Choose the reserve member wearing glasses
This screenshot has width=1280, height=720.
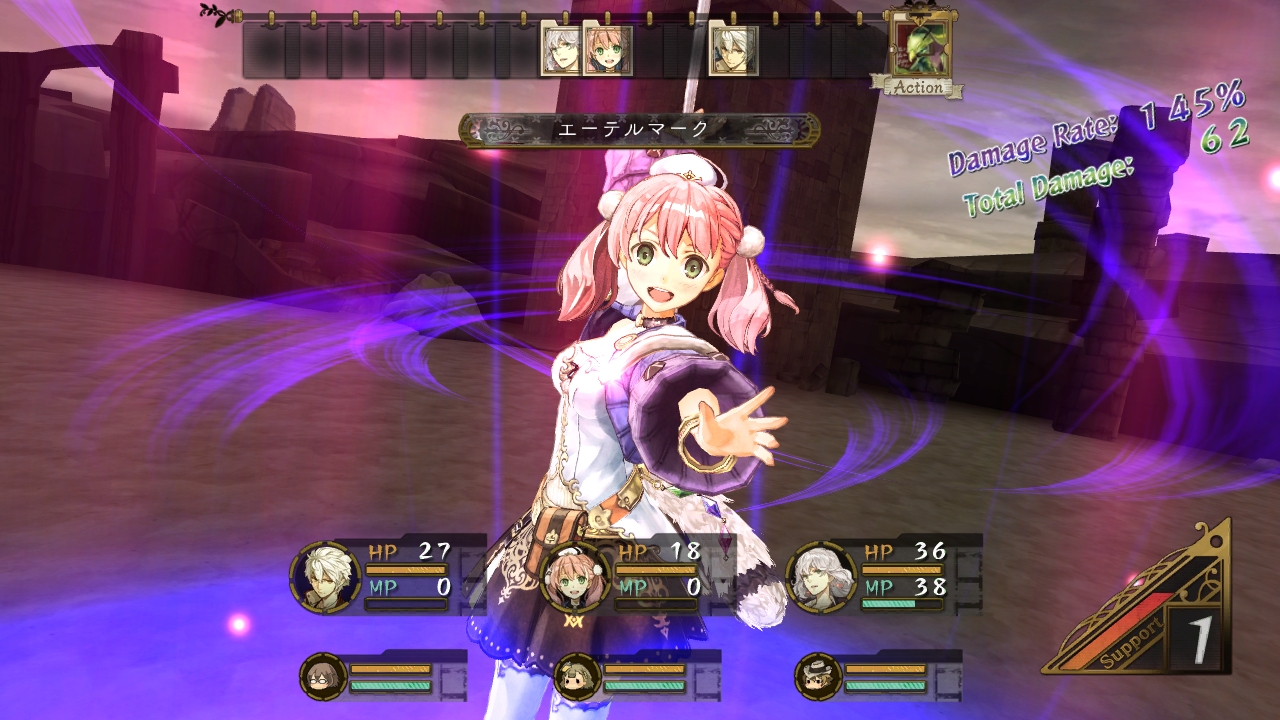click(323, 676)
